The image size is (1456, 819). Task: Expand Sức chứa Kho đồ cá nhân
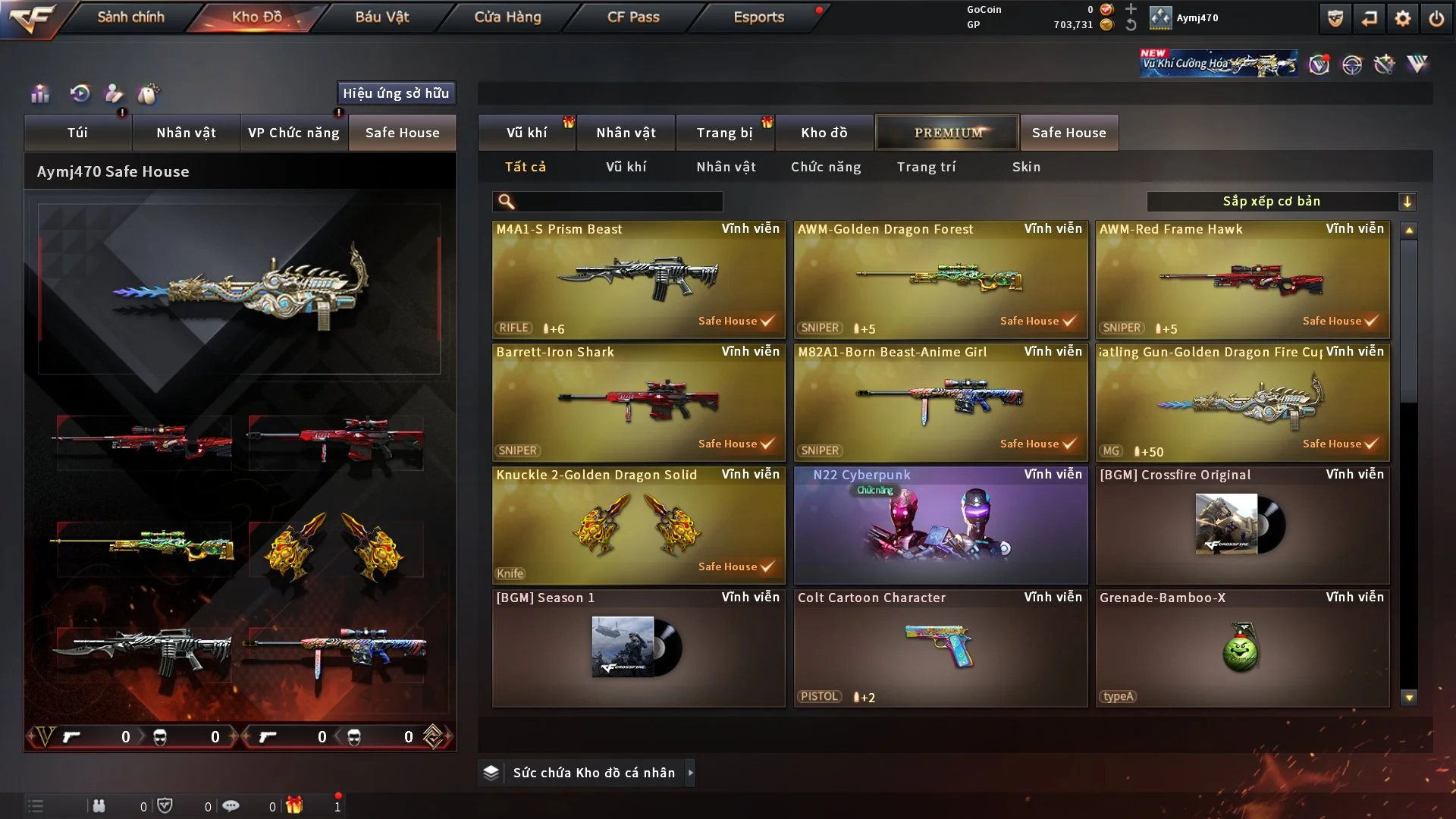pyautogui.click(x=690, y=773)
